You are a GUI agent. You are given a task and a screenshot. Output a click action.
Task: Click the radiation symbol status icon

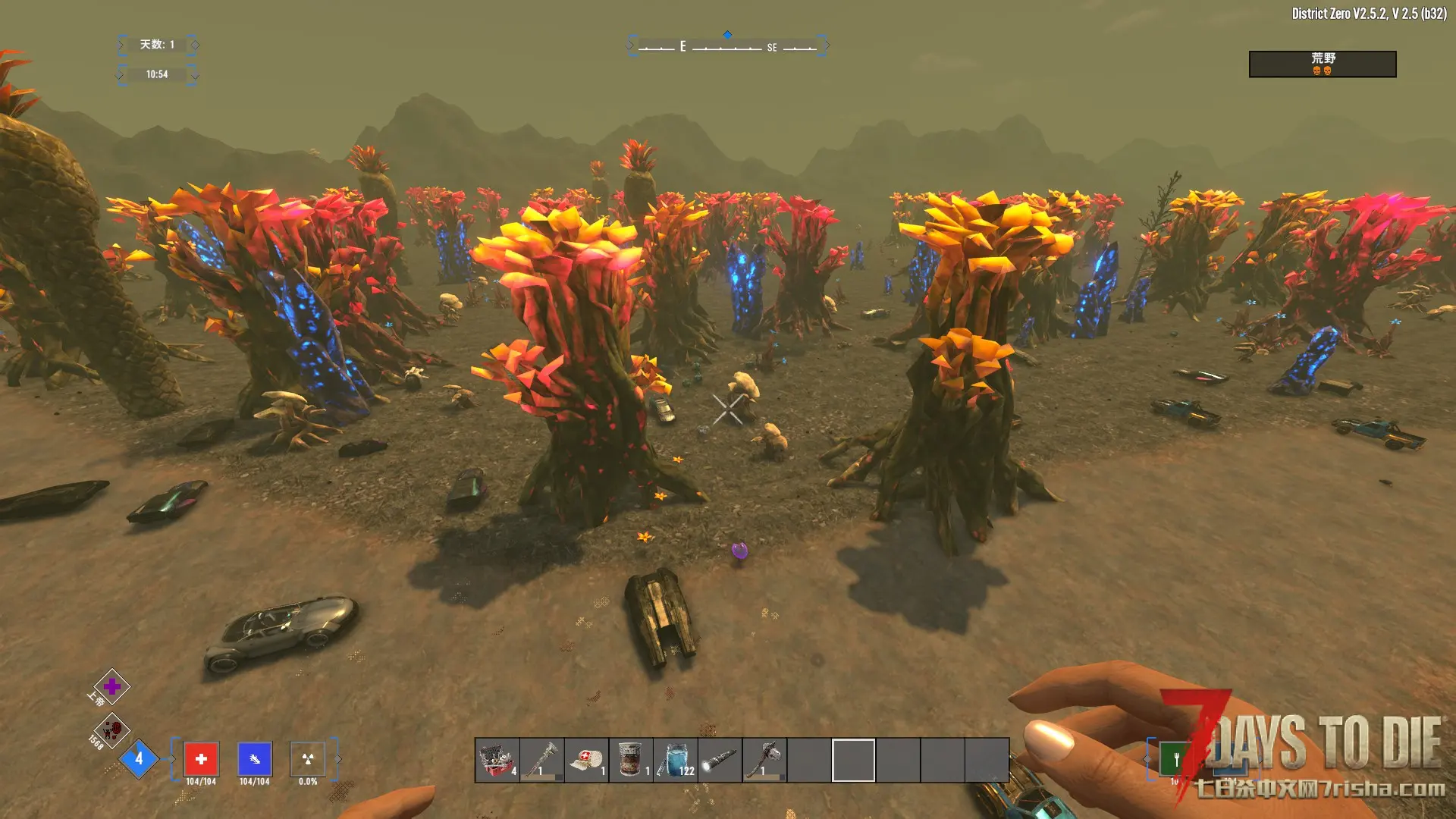pos(307,758)
